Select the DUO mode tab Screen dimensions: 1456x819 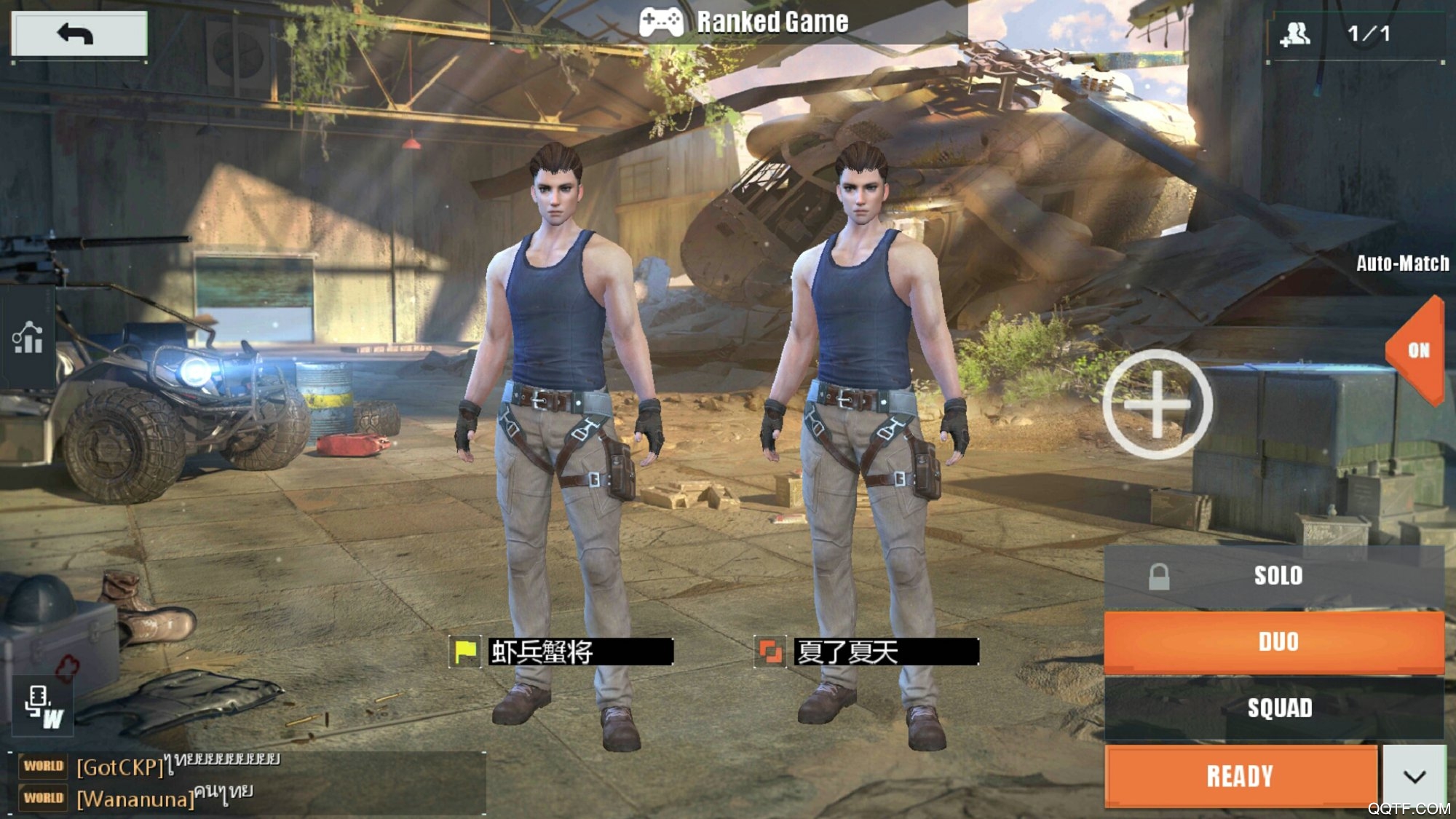point(1276,641)
